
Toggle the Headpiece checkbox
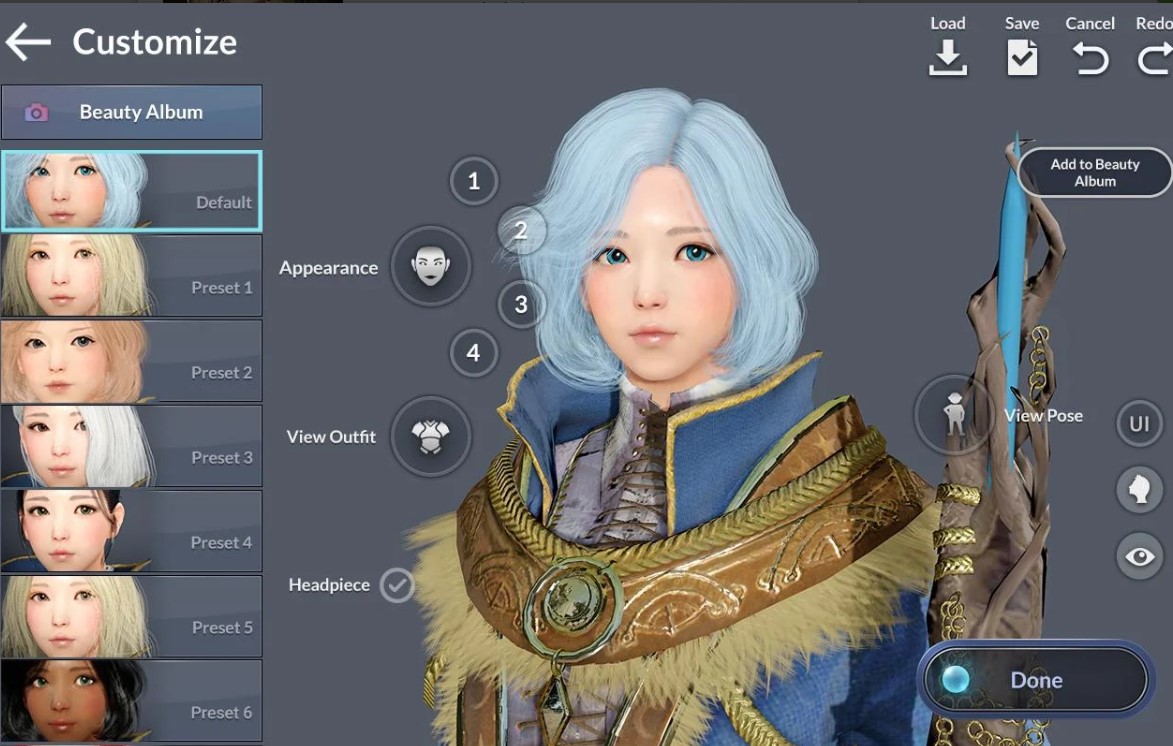point(397,585)
